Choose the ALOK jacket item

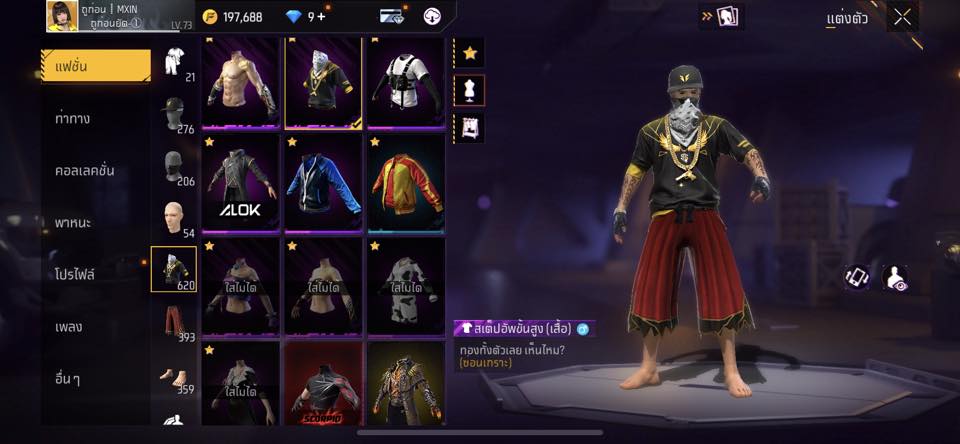click(x=240, y=183)
